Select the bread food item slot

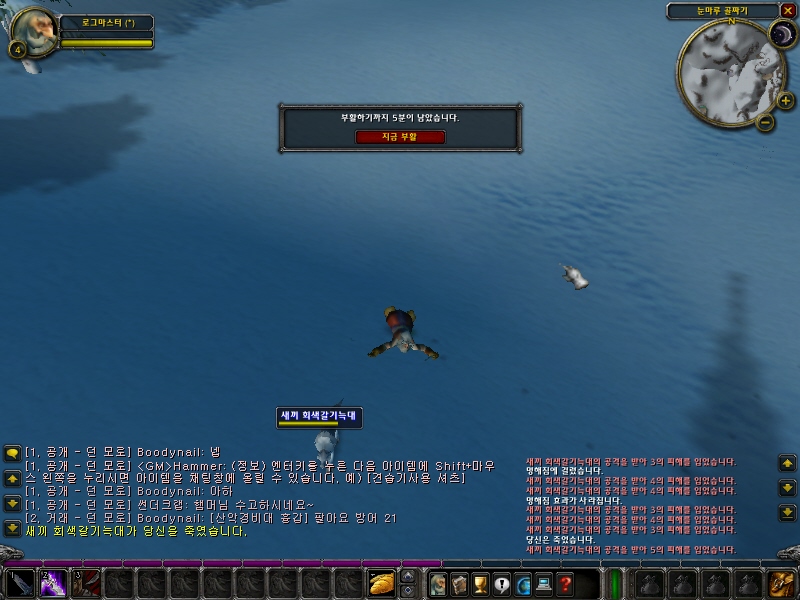382,583
